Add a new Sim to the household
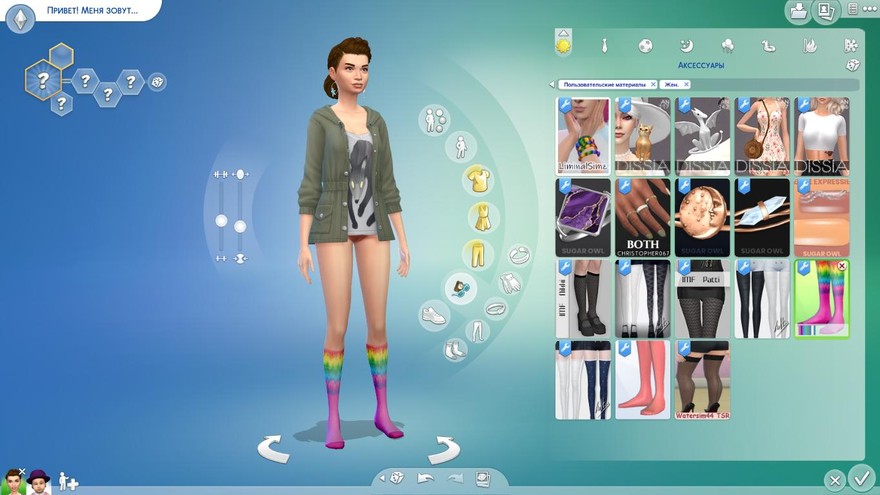880x495 pixels. 68,481
